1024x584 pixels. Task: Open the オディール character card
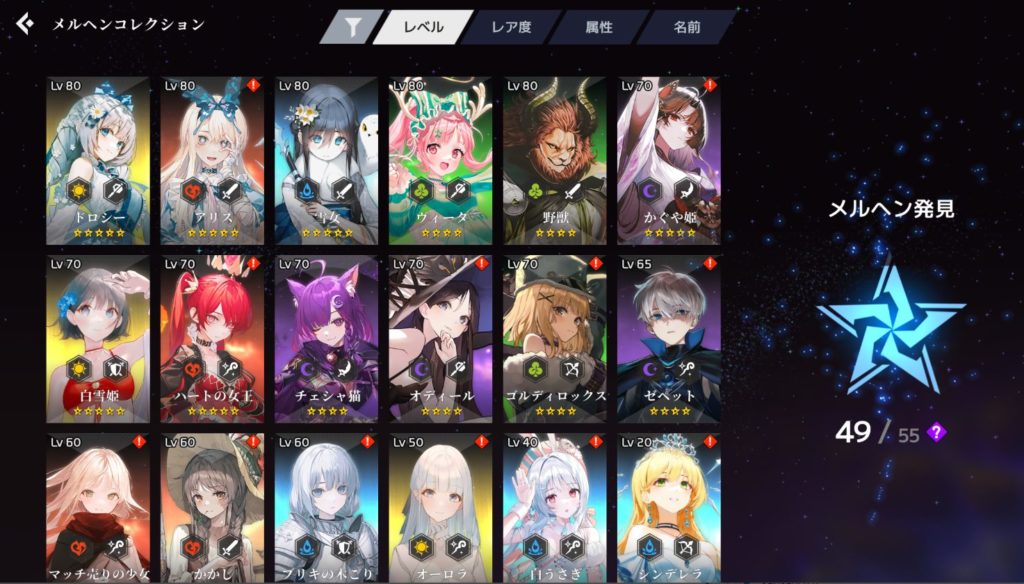(x=440, y=338)
